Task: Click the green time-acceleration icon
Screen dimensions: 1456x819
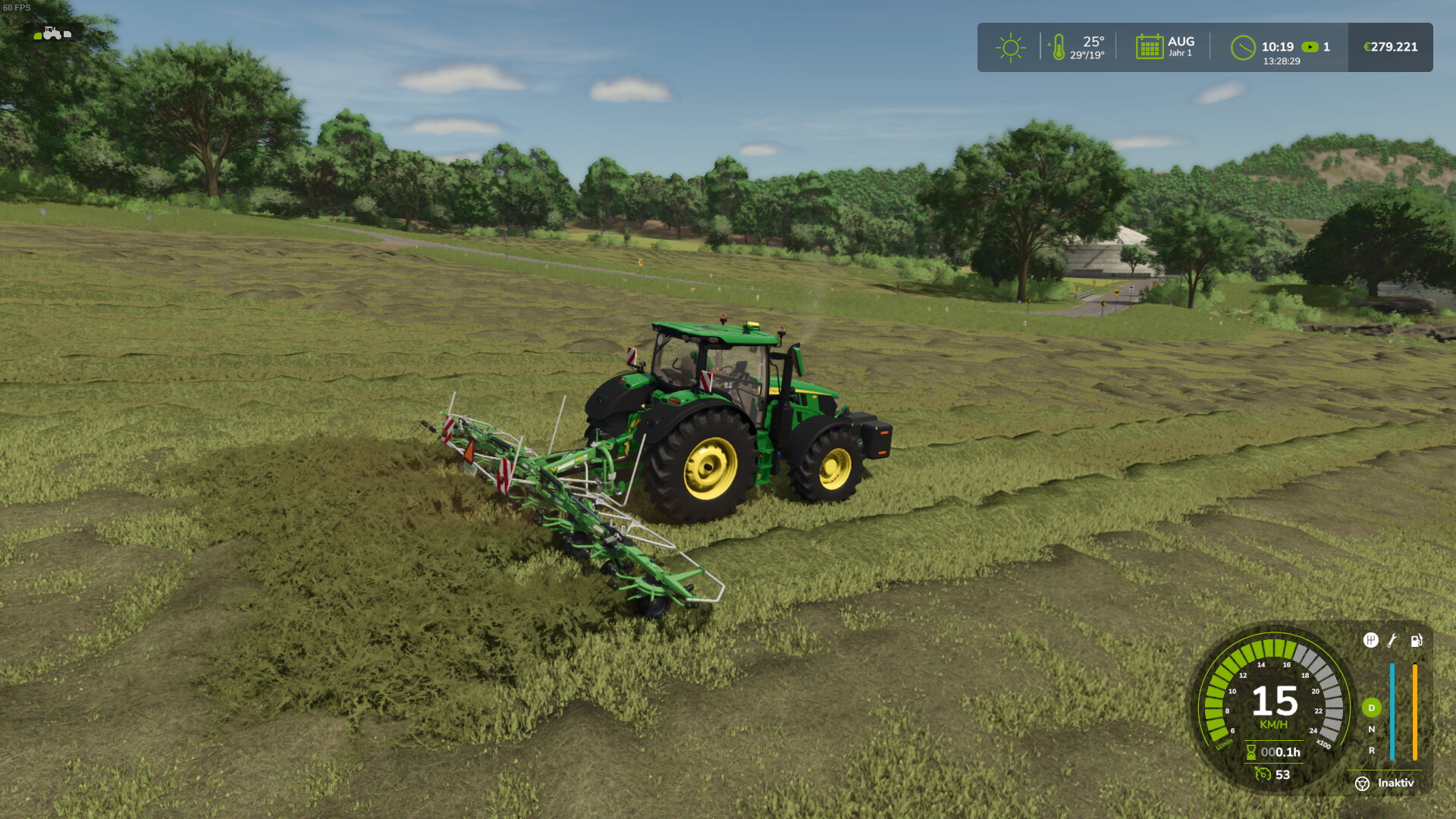Action: pyautogui.click(x=1310, y=47)
